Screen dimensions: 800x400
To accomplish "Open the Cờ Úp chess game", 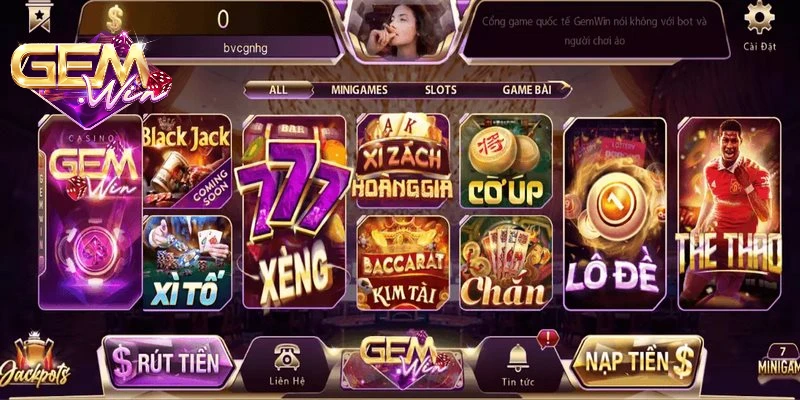I will [x=505, y=160].
